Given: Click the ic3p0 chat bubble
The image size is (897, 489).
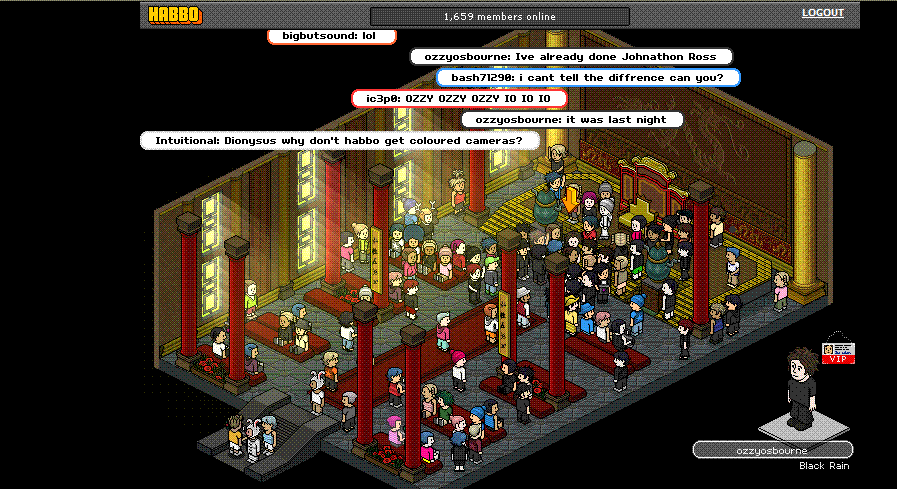Looking at the screenshot, I should [x=459, y=98].
